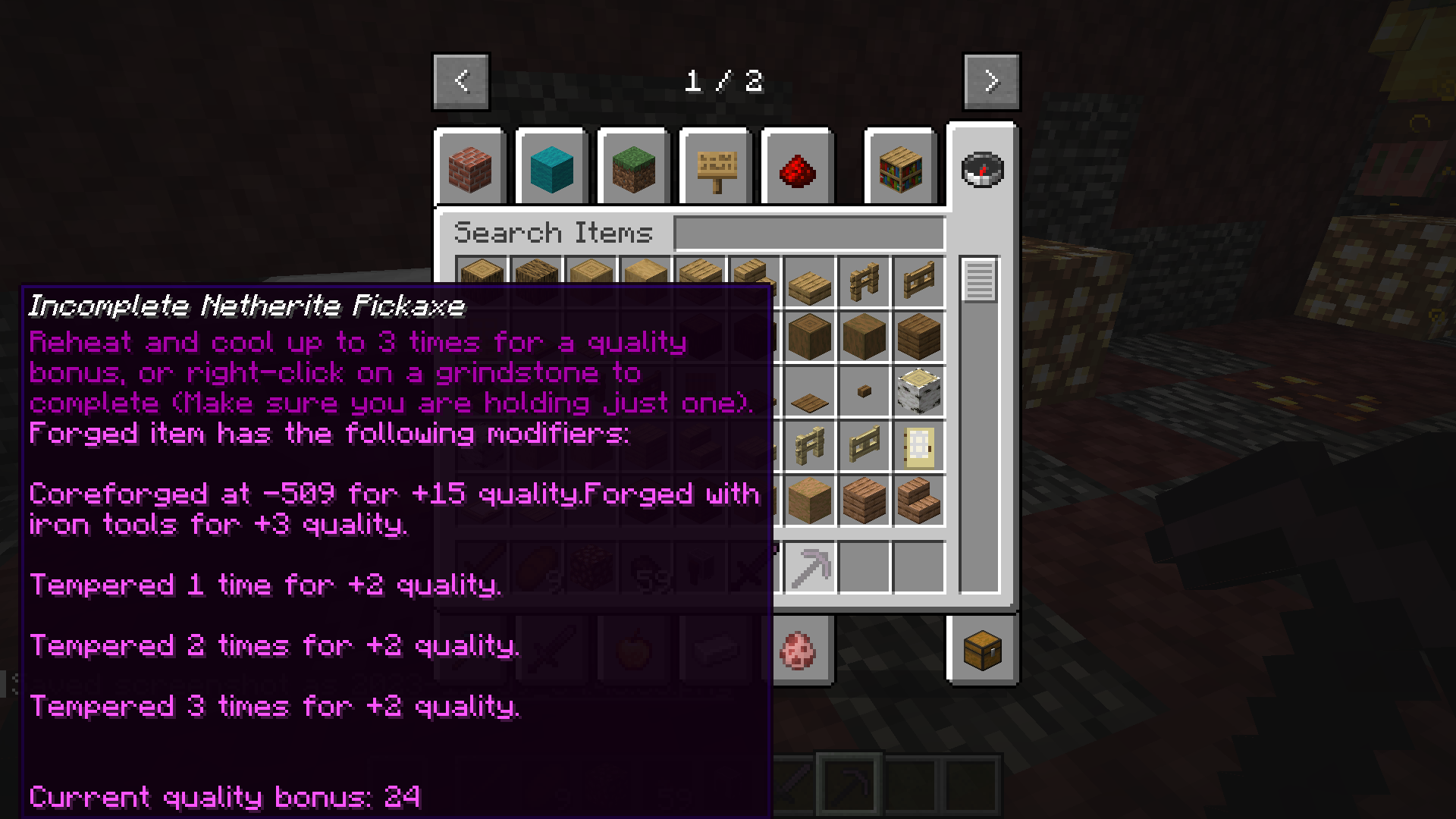Select the birch door item
This screenshot has height=819, width=1456.
click(x=918, y=447)
